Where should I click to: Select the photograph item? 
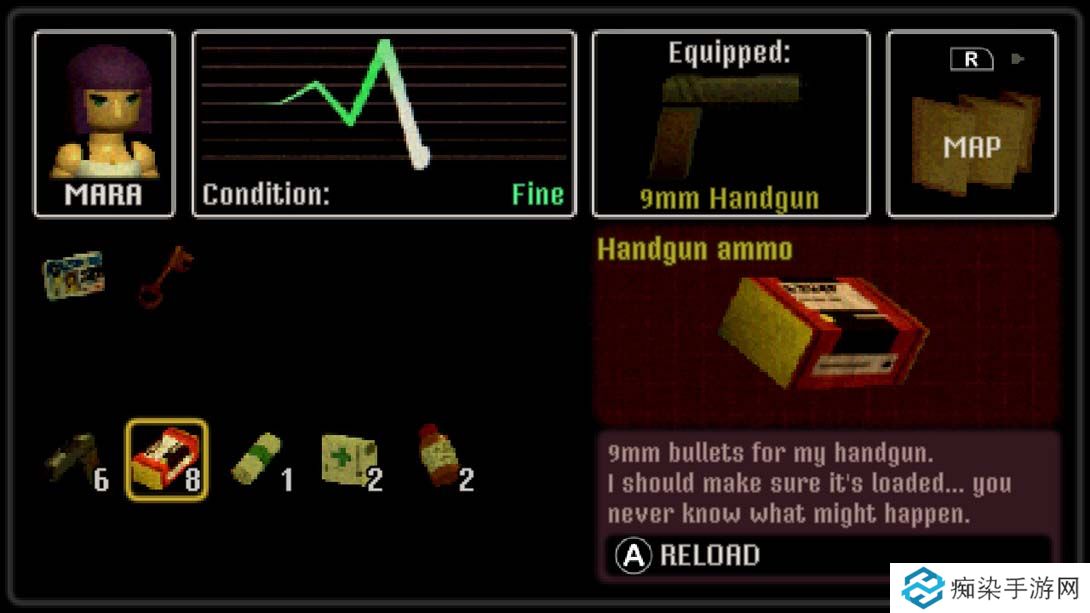[x=73, y=274]
